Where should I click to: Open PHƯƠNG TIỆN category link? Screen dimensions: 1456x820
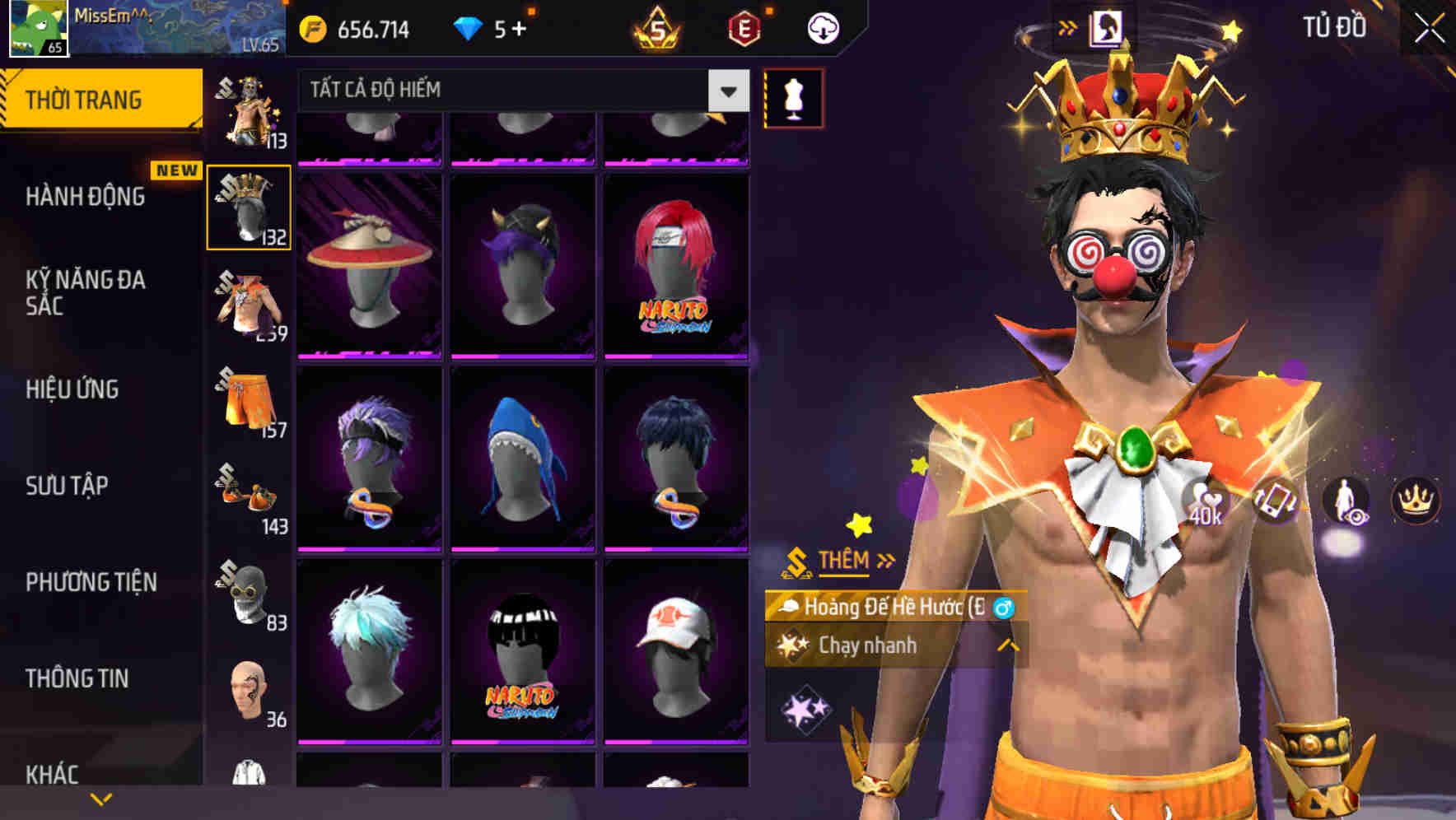91,582
